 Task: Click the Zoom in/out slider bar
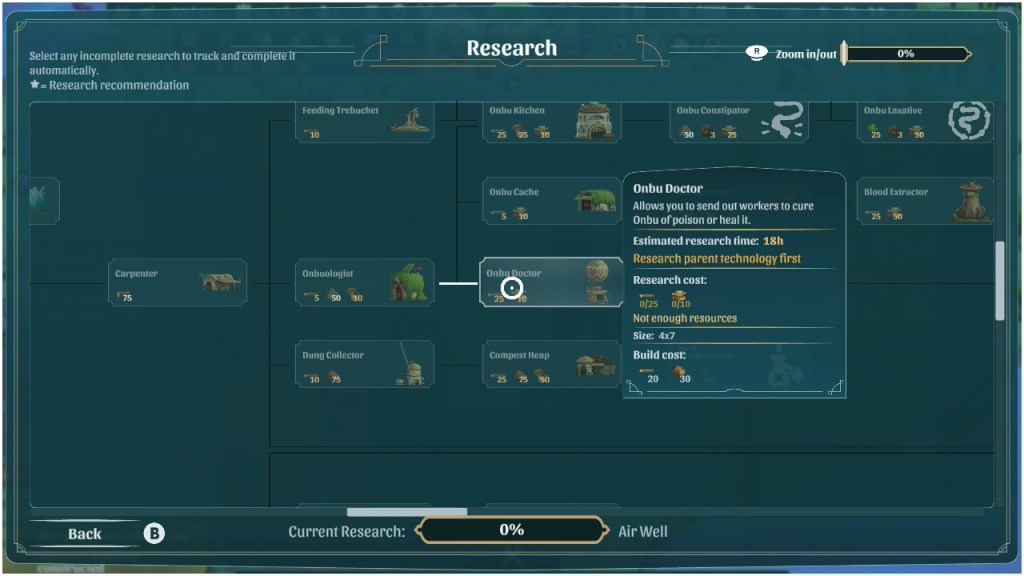tap(906, 54)
